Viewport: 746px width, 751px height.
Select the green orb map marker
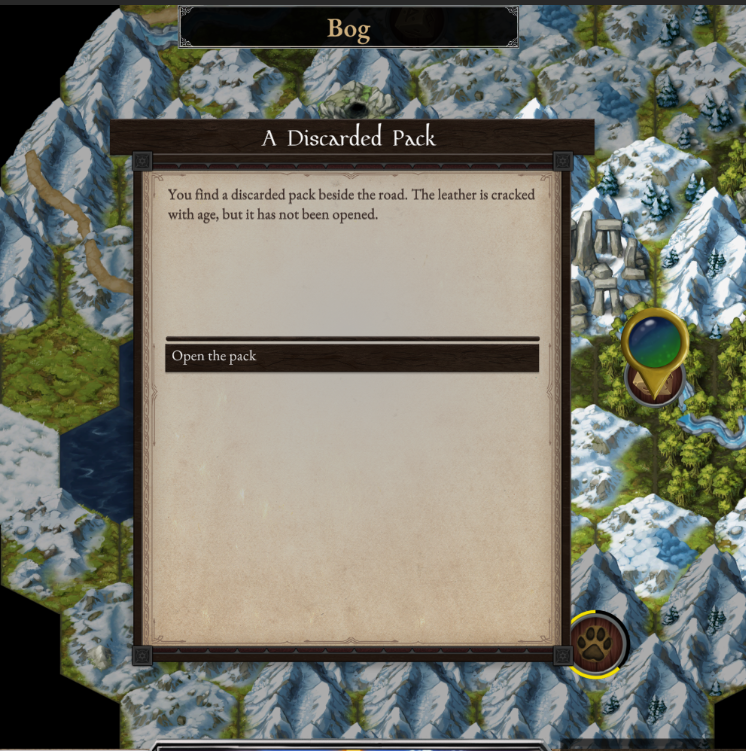(x=655, y=340)
